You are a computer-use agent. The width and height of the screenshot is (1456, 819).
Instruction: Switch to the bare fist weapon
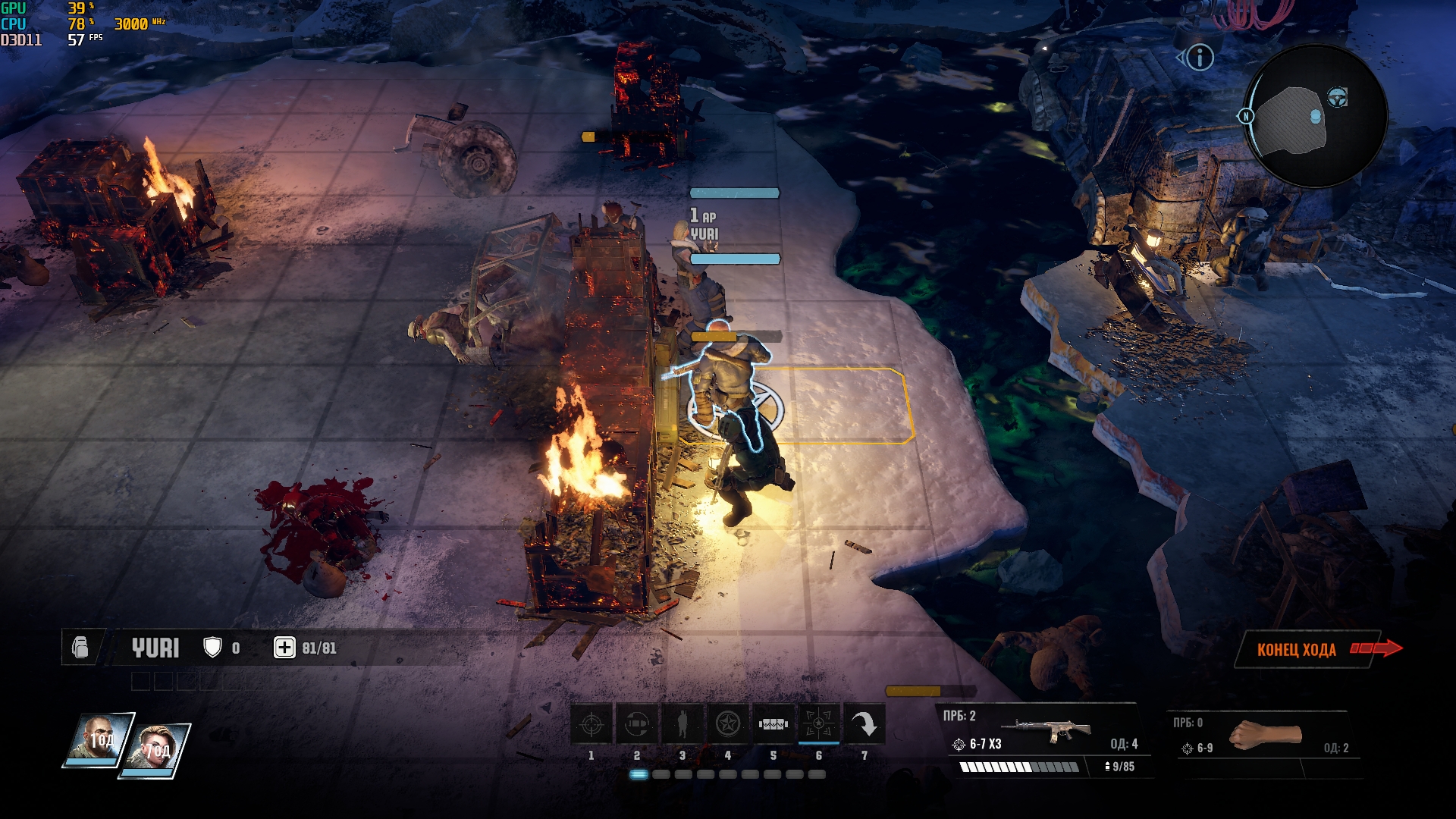pos(1265,736)
